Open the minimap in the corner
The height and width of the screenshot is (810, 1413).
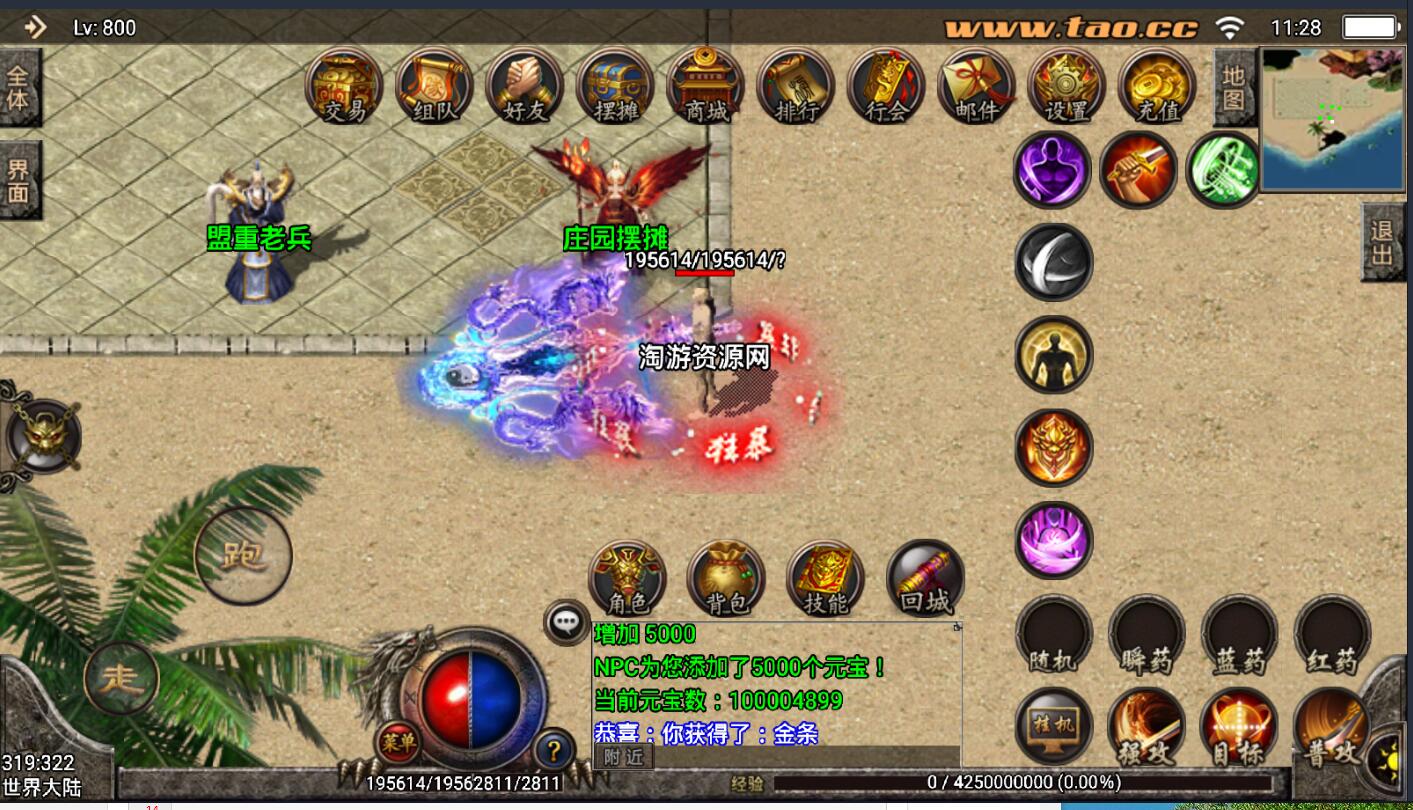point(1332,119)
